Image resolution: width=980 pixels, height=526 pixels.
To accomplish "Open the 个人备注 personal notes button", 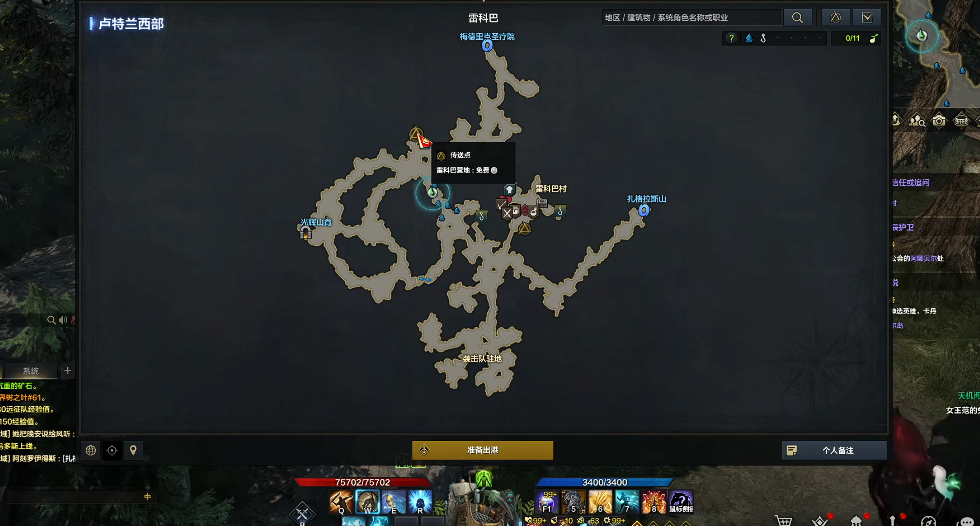I will (x=834, y=450).
